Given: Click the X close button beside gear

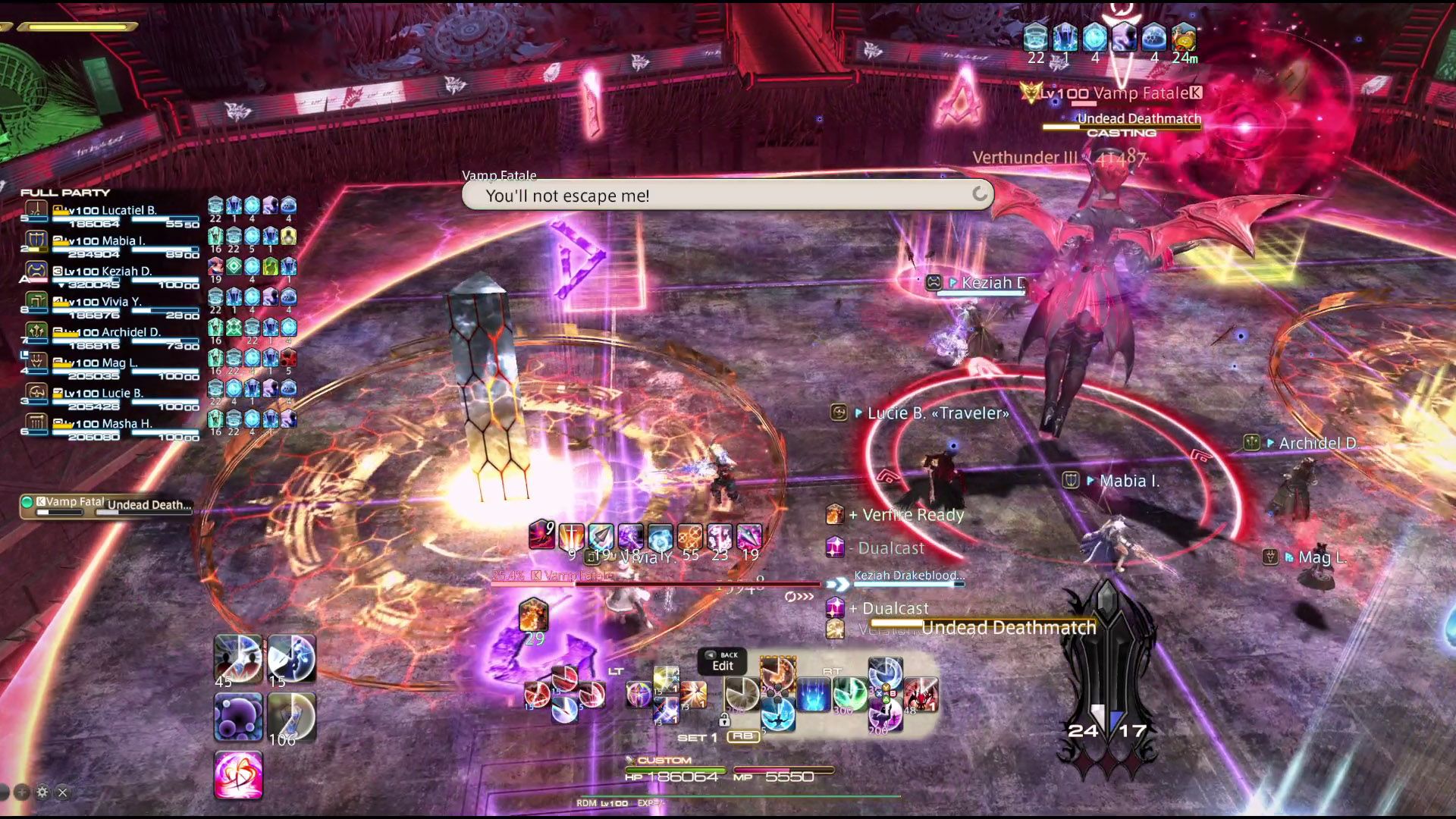Looking at the screenshot, I should (63, 792).
